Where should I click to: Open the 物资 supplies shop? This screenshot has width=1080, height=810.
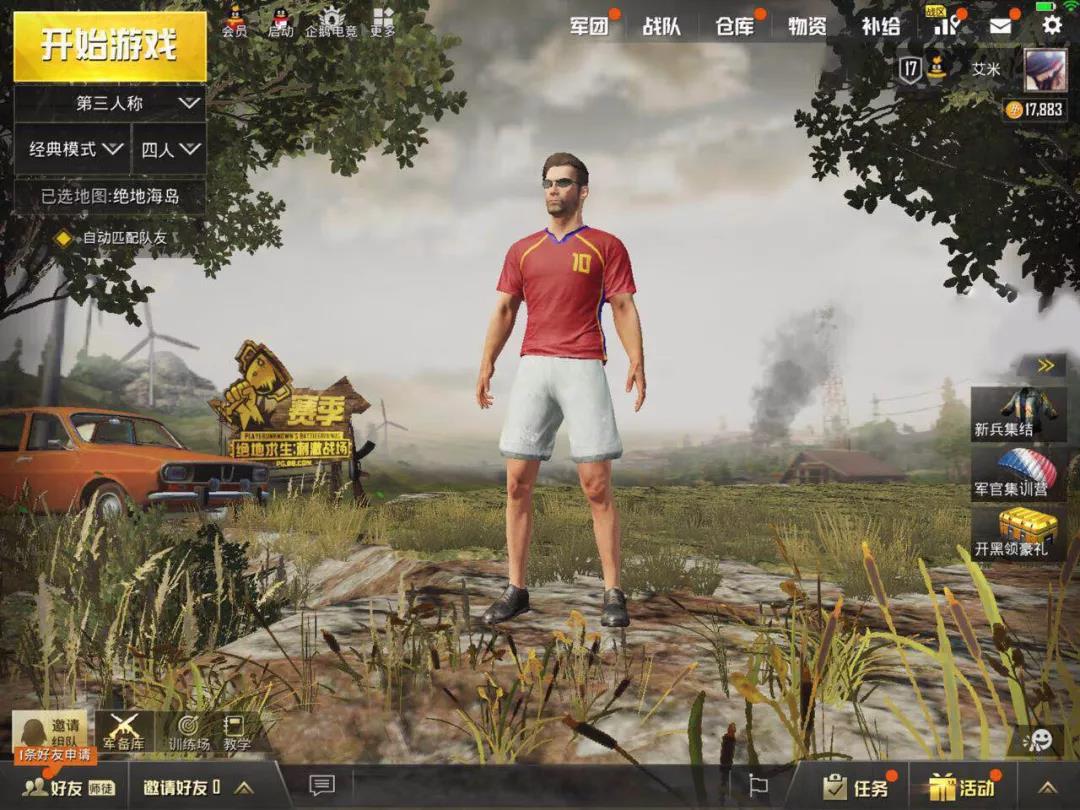coord(807,27)
